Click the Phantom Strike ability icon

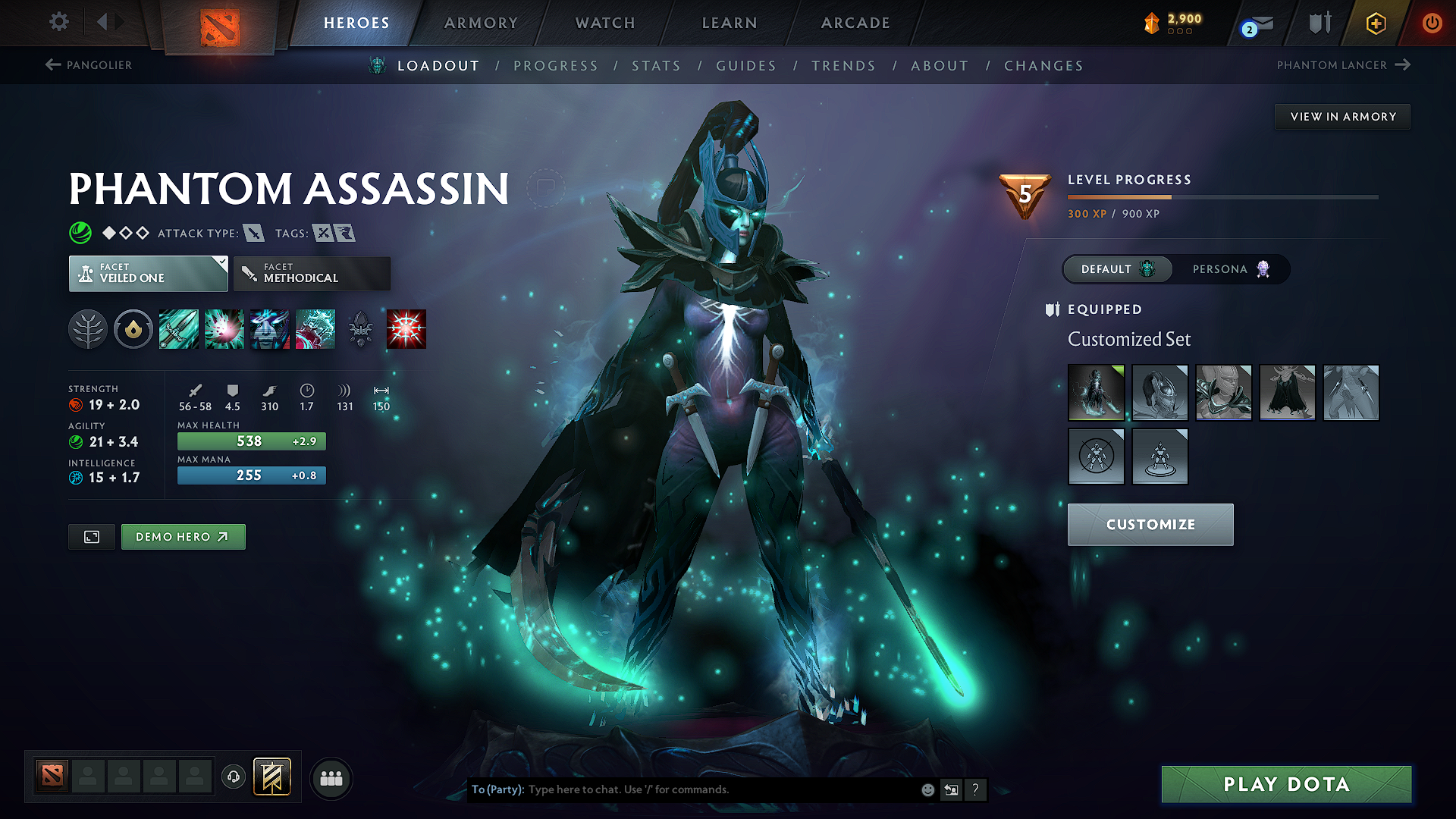click(x=224, y=328)
